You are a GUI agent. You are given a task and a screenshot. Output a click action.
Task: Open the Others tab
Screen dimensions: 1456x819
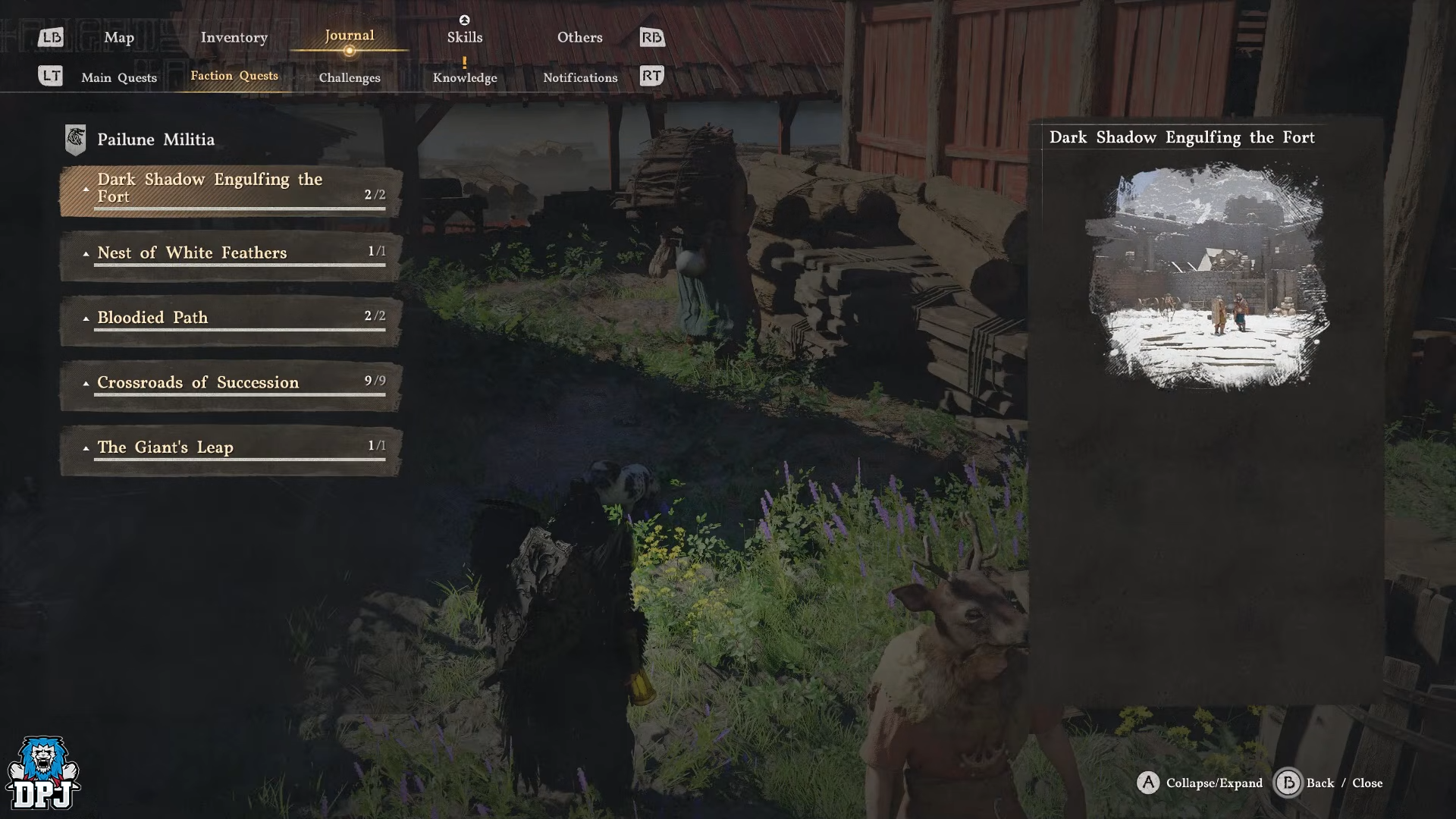point(579,37)
